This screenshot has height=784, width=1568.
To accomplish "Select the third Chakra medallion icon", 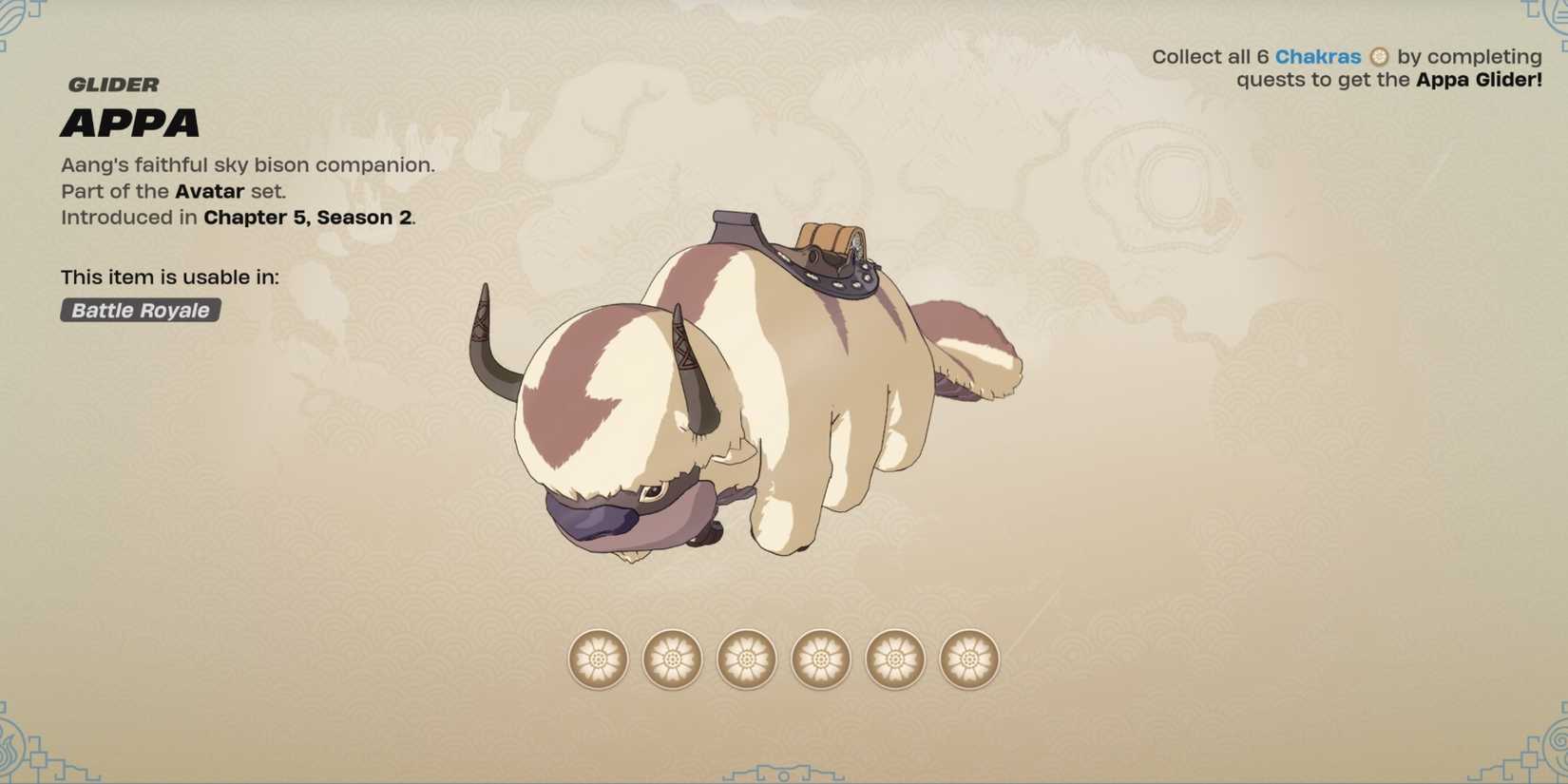I will [747, 660].
